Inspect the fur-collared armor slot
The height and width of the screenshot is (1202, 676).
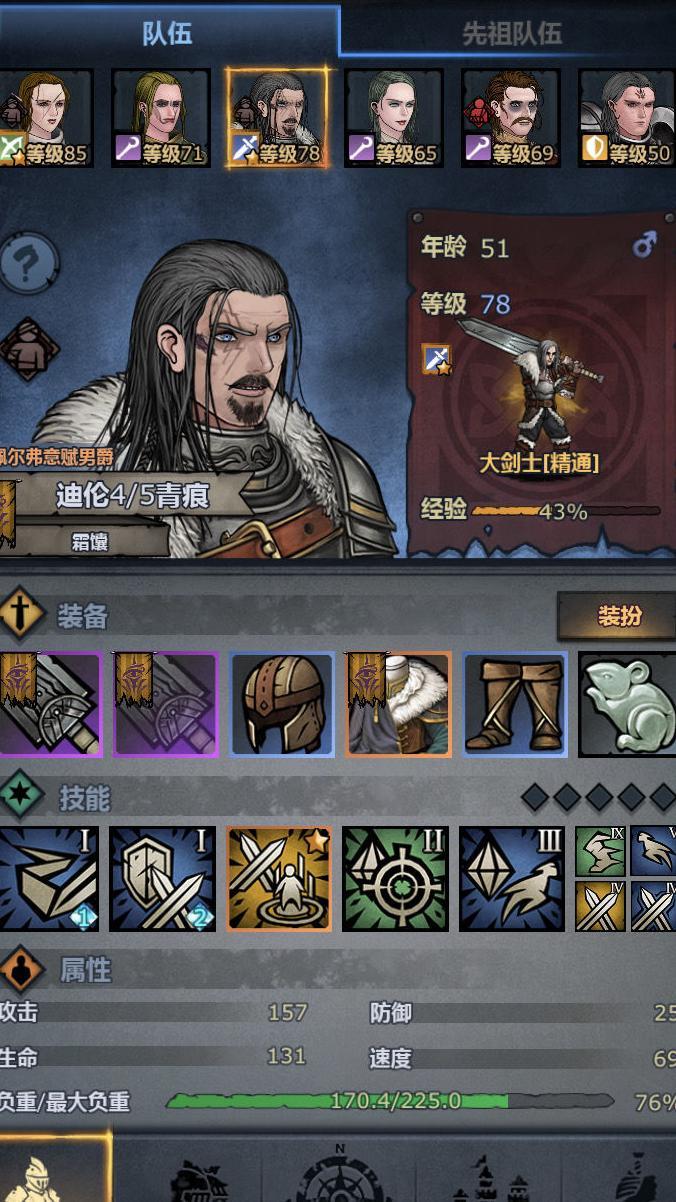(x=398, y=704)
